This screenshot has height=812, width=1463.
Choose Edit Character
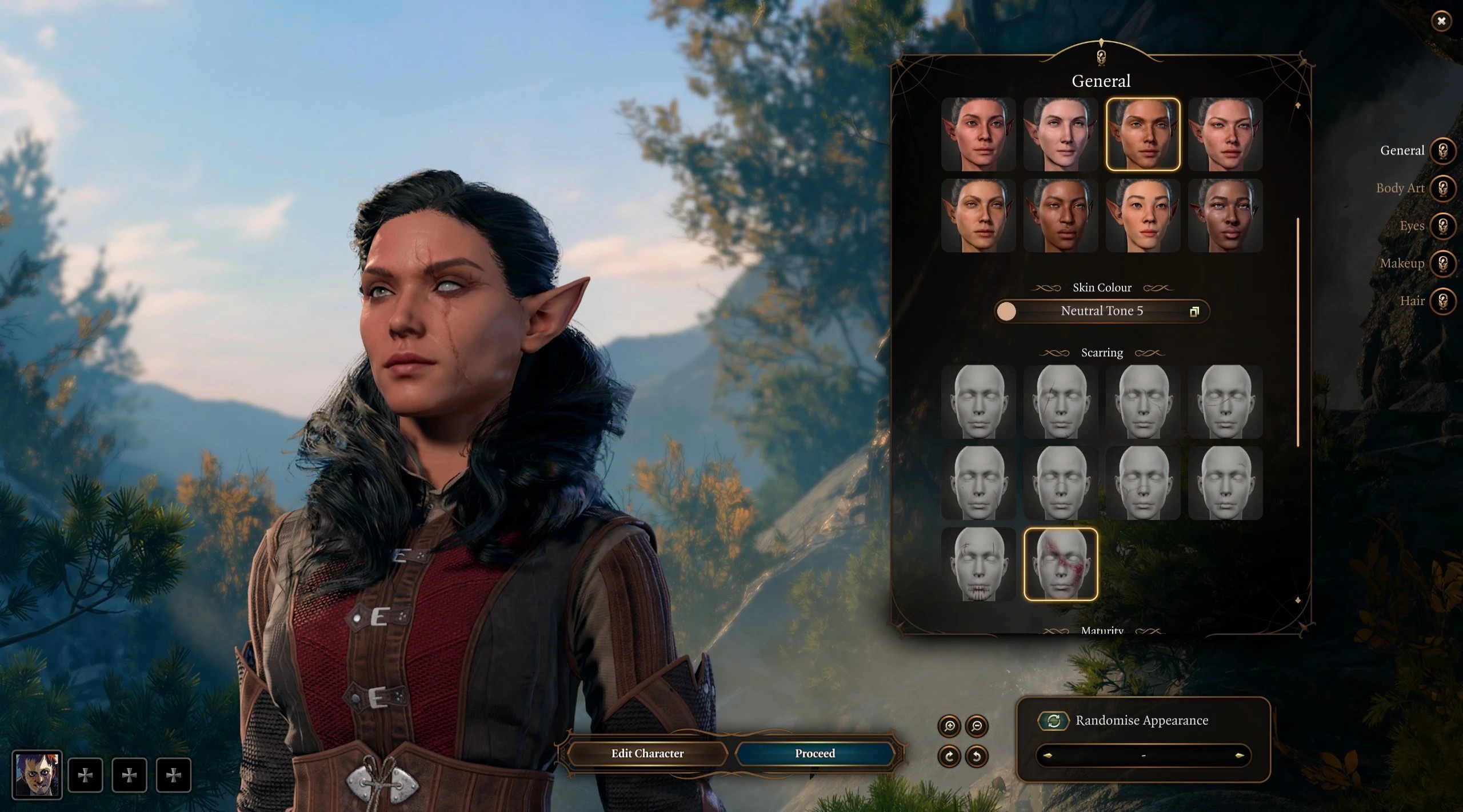click(647, 754)
